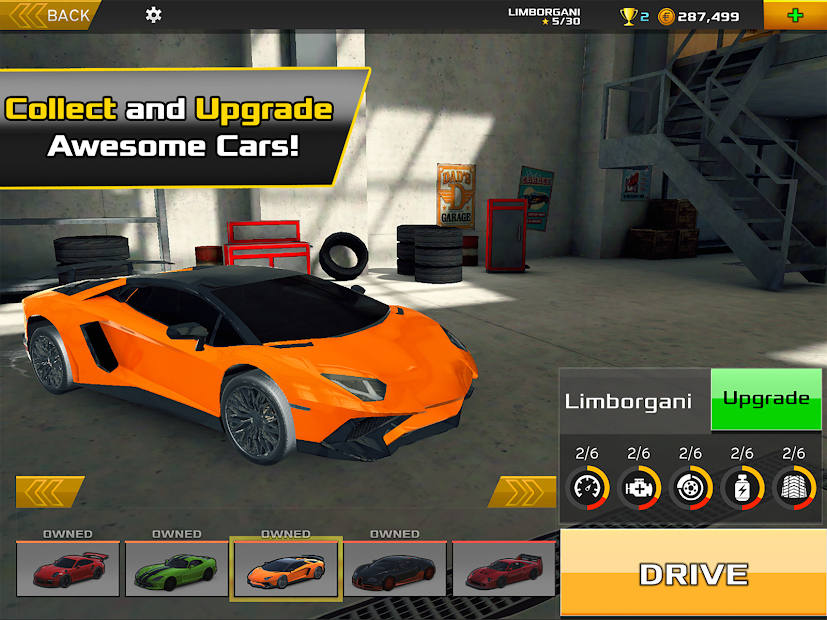Screen dimensions: 827x620
Task: Select the red sports car thumbnail
Action: pos(68,569)
